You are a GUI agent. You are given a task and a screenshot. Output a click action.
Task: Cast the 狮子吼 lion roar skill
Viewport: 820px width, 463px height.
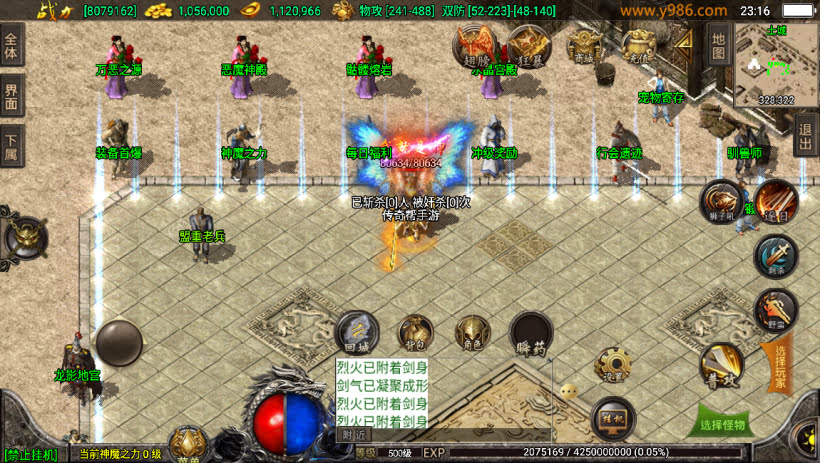pos(719,200)
